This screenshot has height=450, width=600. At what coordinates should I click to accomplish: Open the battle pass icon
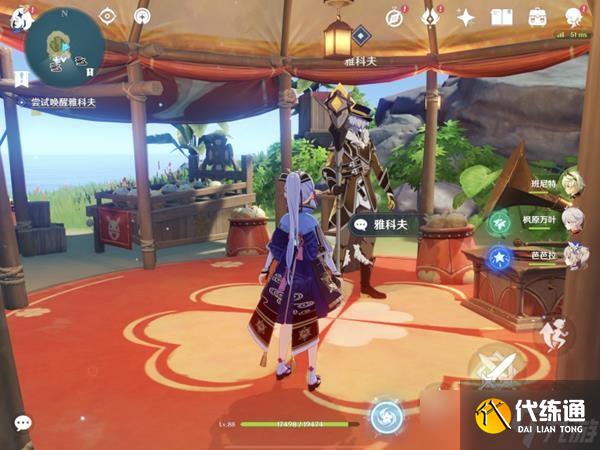[x=431, y=17]
